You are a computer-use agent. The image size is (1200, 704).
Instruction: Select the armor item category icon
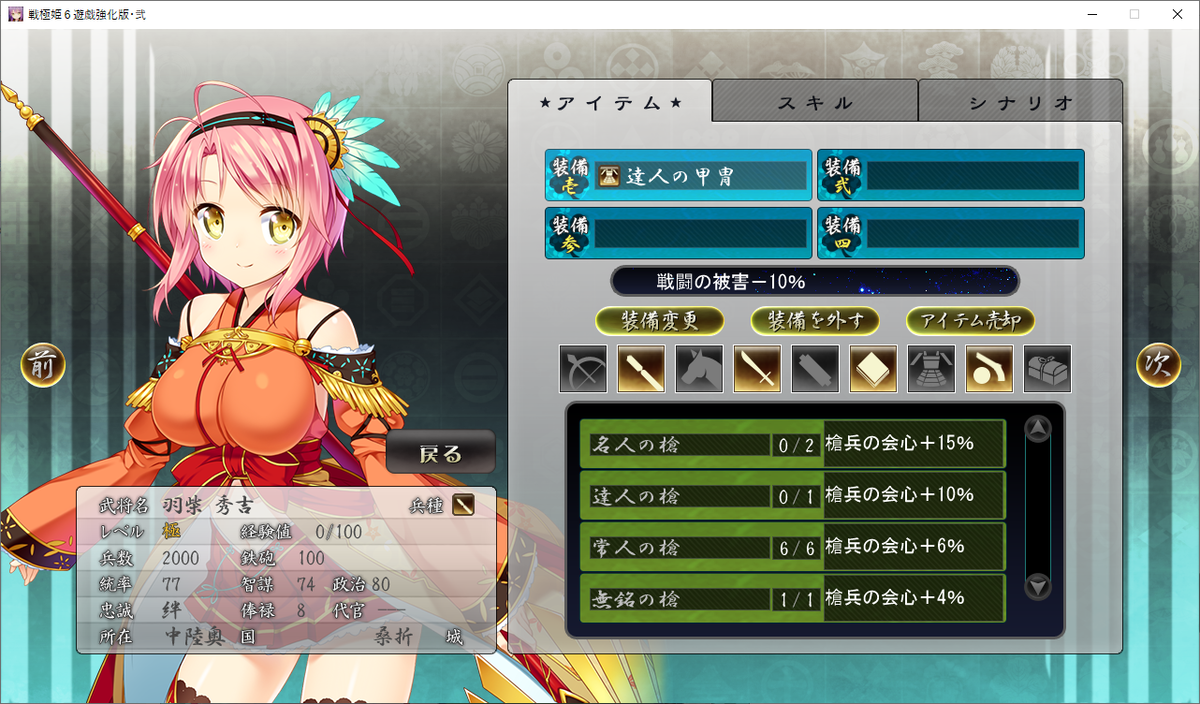[x=931, y=369]
